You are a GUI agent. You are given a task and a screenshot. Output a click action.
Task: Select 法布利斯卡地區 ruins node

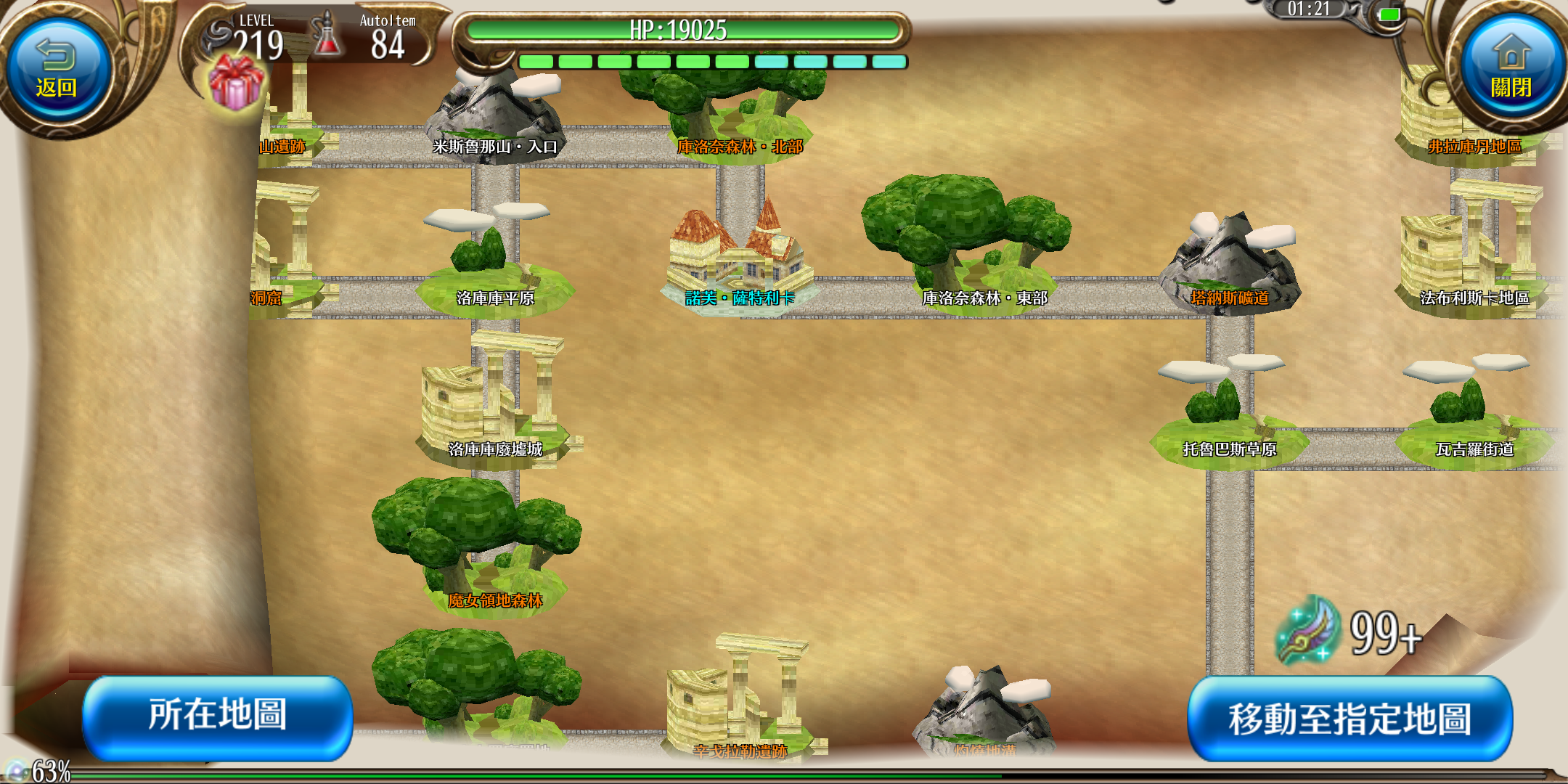point(1474,261)
